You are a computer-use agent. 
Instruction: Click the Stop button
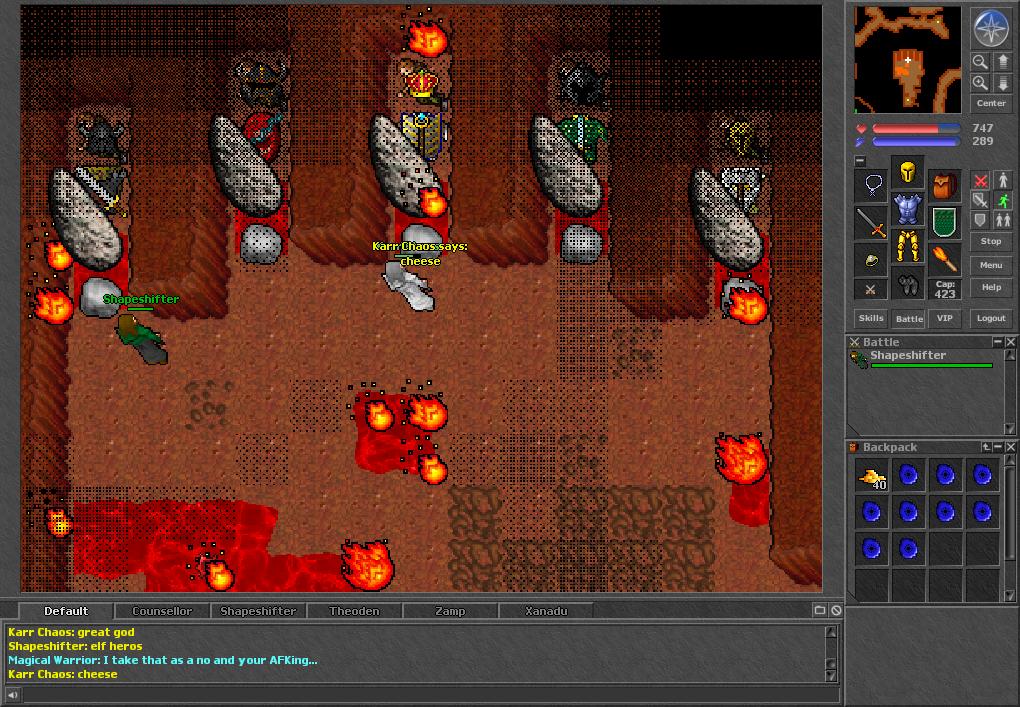point(991,241)
